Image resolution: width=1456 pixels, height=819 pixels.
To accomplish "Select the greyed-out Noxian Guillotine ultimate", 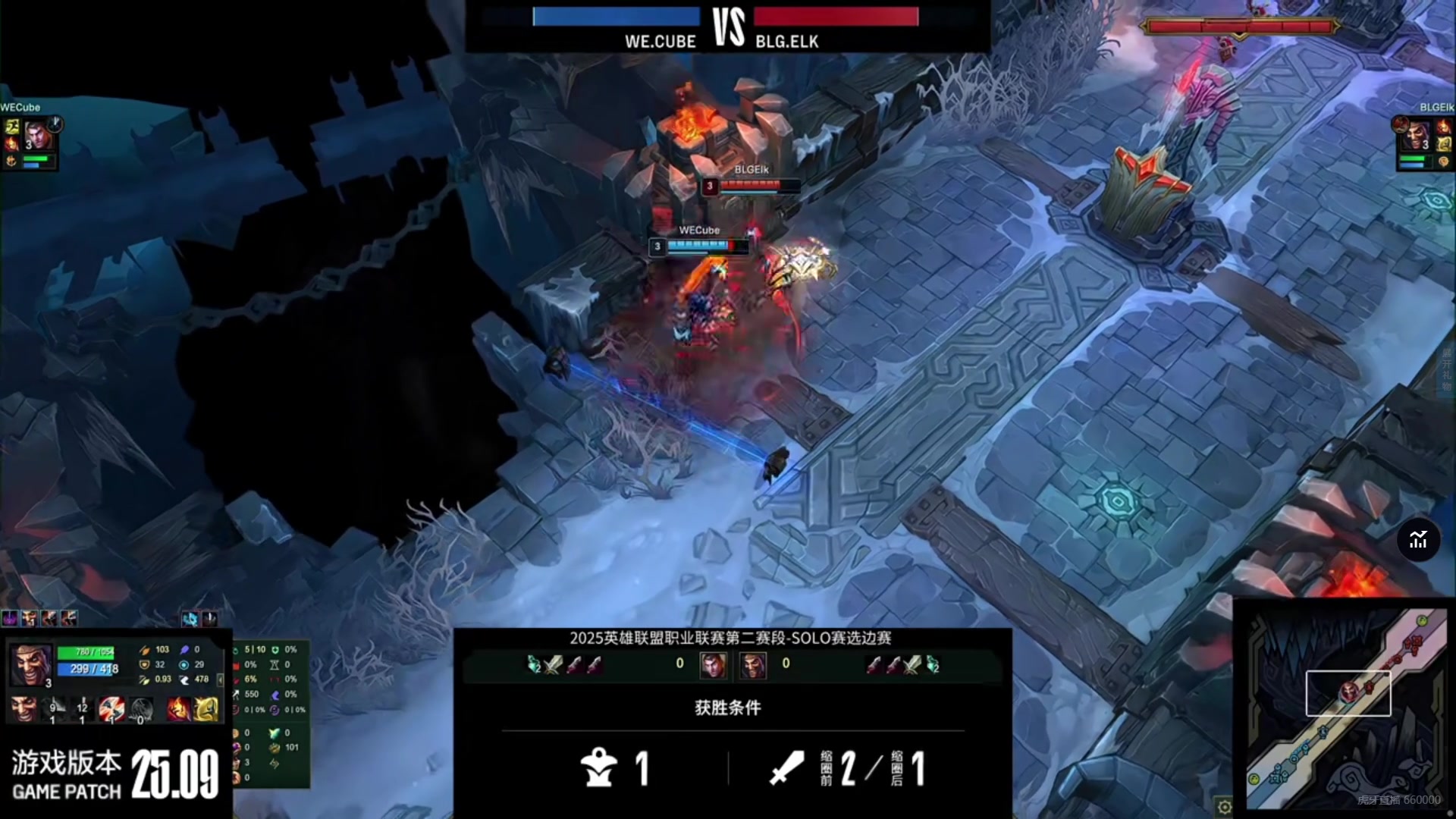I will [x=141, y=710].
